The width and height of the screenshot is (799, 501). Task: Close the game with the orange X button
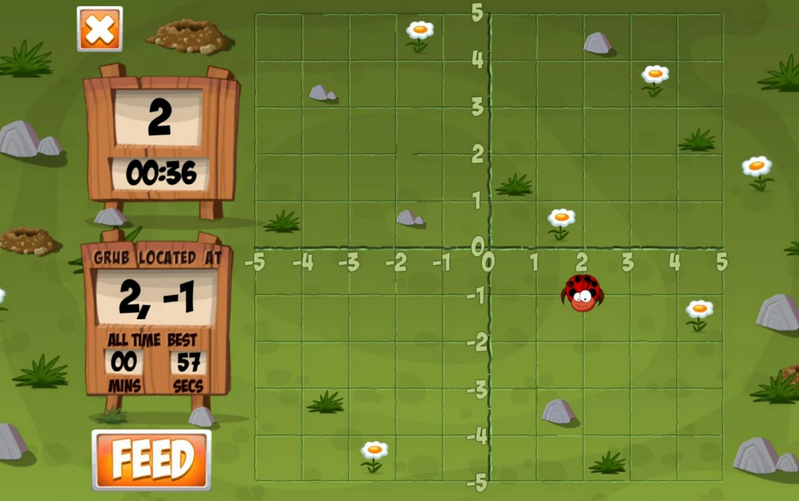click(x=100, y=29)
